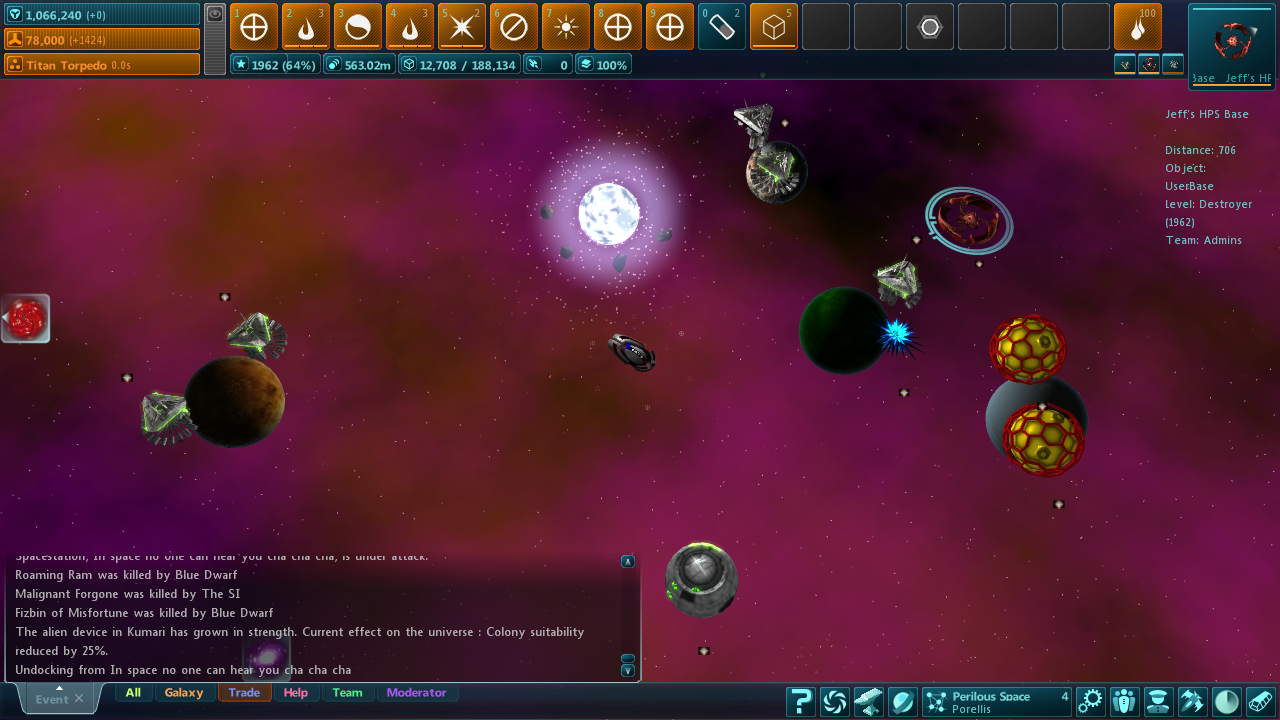The height and width of the screenshot is (720, 1280).
Task: Click the chat log scroll-up arrow
Action: tap(628, 562)
